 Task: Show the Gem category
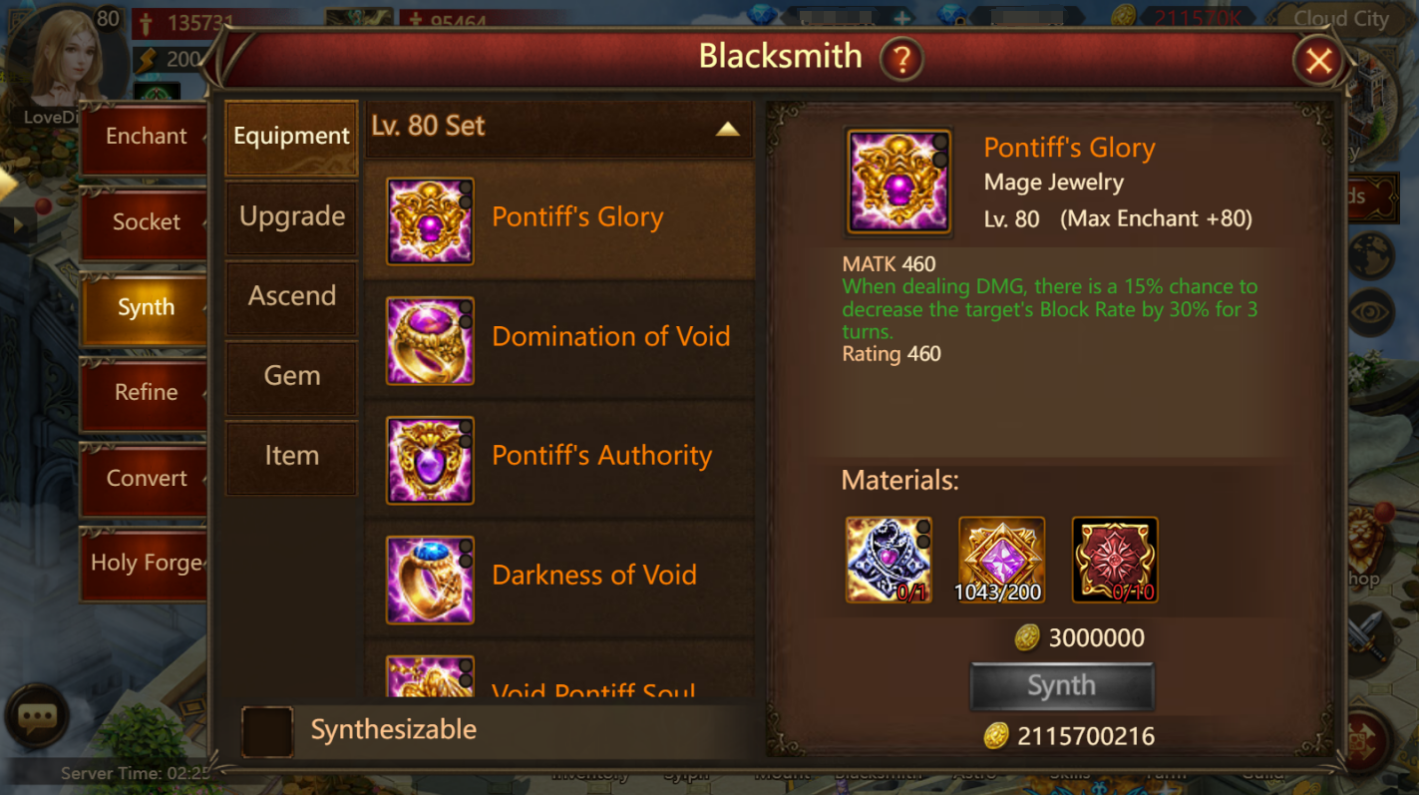[x=291, y=376]
